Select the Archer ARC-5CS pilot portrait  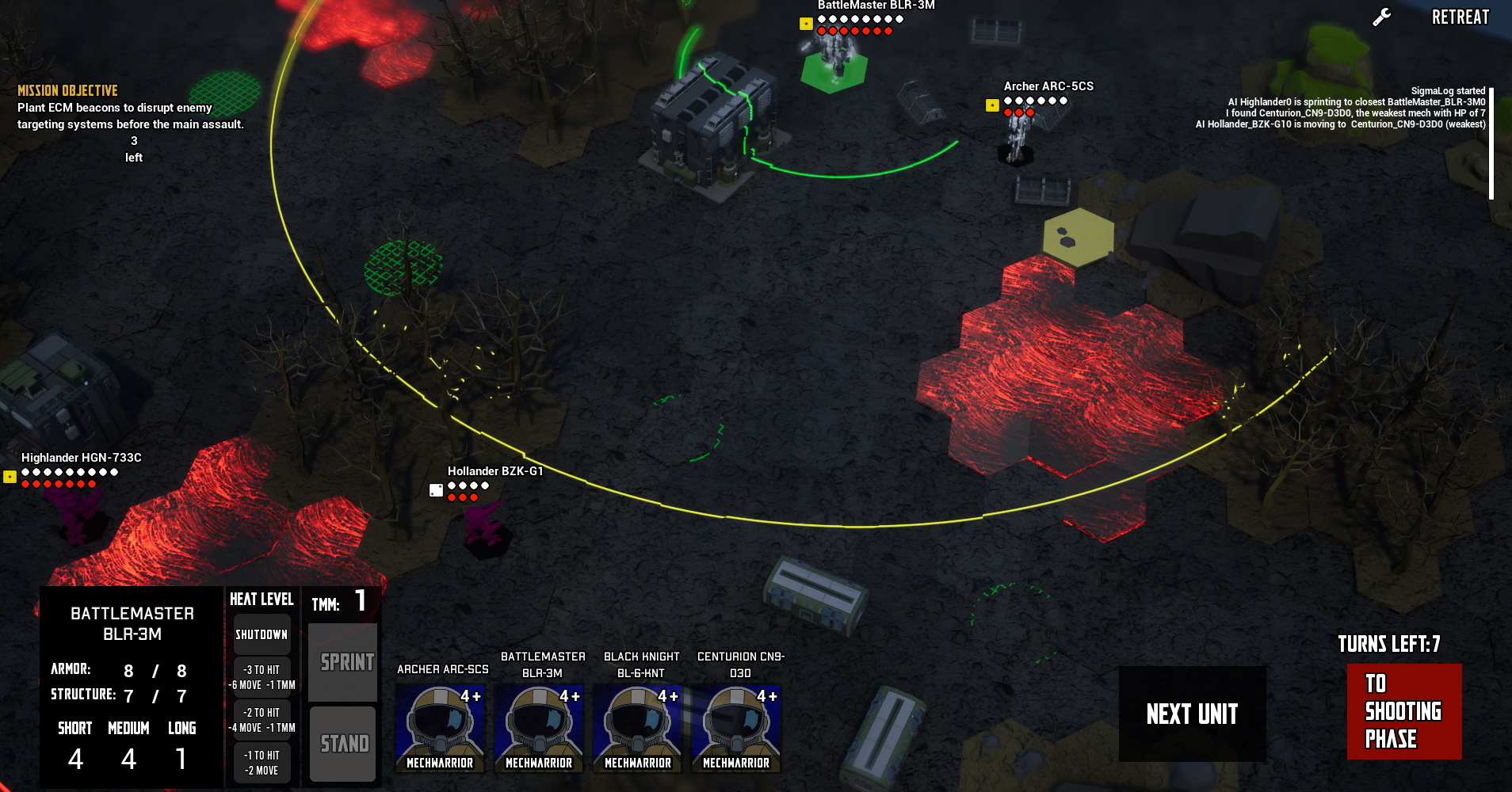(440, 728)
